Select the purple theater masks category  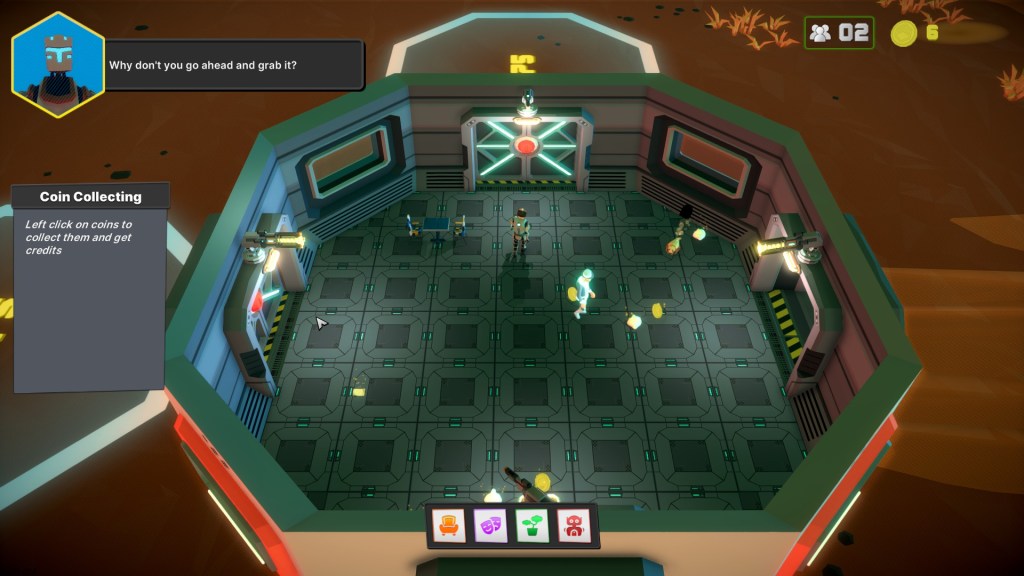490,525
